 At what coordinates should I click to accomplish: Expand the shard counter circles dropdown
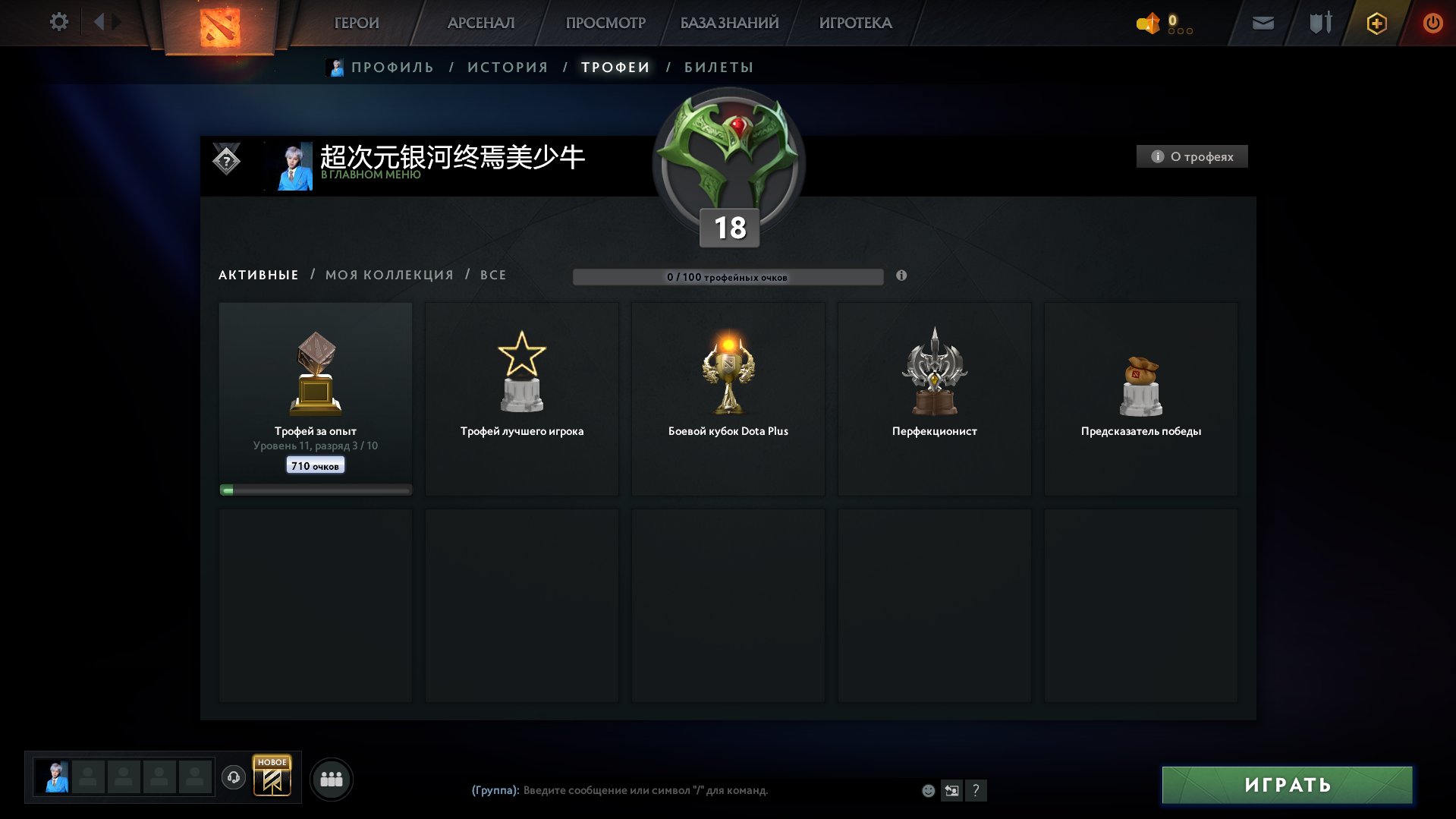tap(1179, 32)
